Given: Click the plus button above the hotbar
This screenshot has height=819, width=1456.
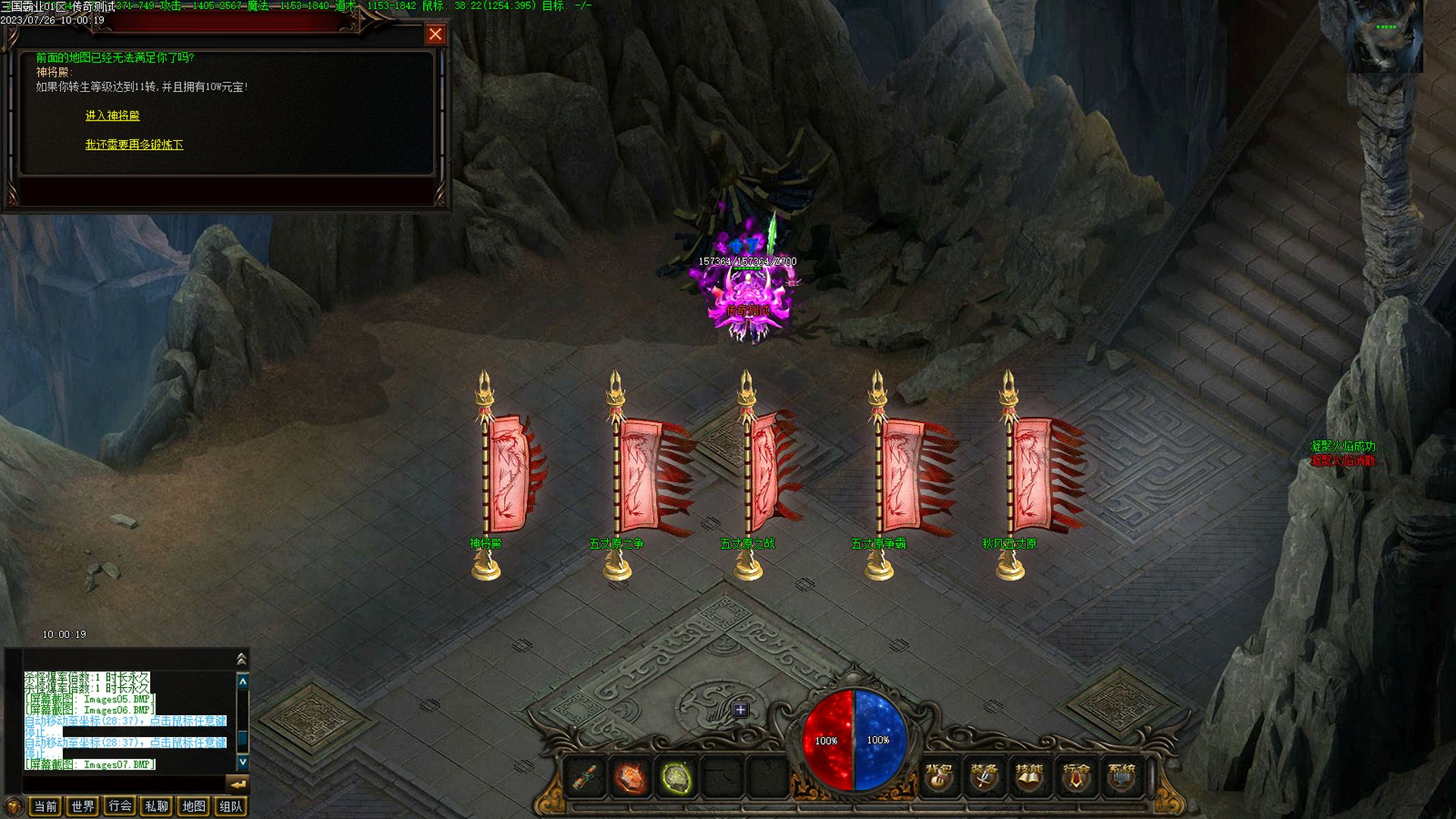Looking at the screenshot, I should pos(740,710).
